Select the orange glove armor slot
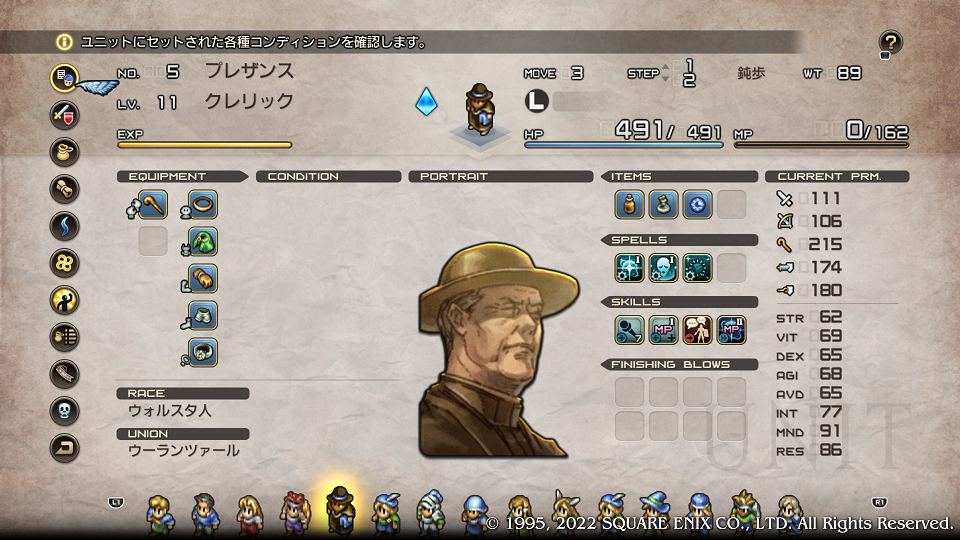This screenshot has width=960, height=540. (x=203, y=279)
